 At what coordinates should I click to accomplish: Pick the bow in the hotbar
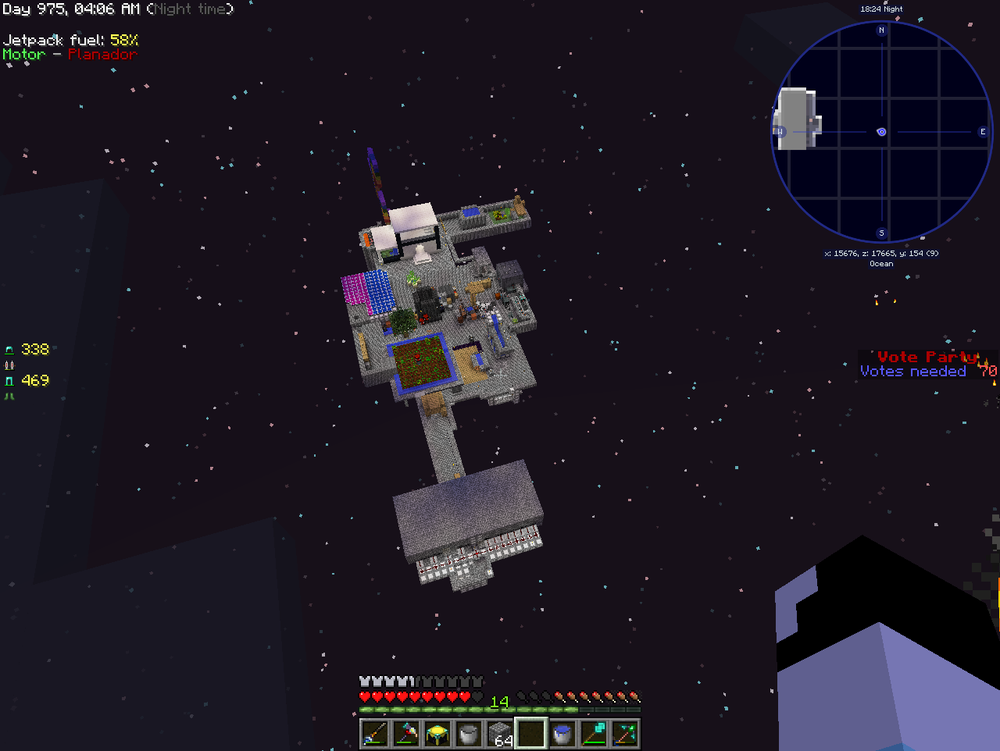point(625,734)
